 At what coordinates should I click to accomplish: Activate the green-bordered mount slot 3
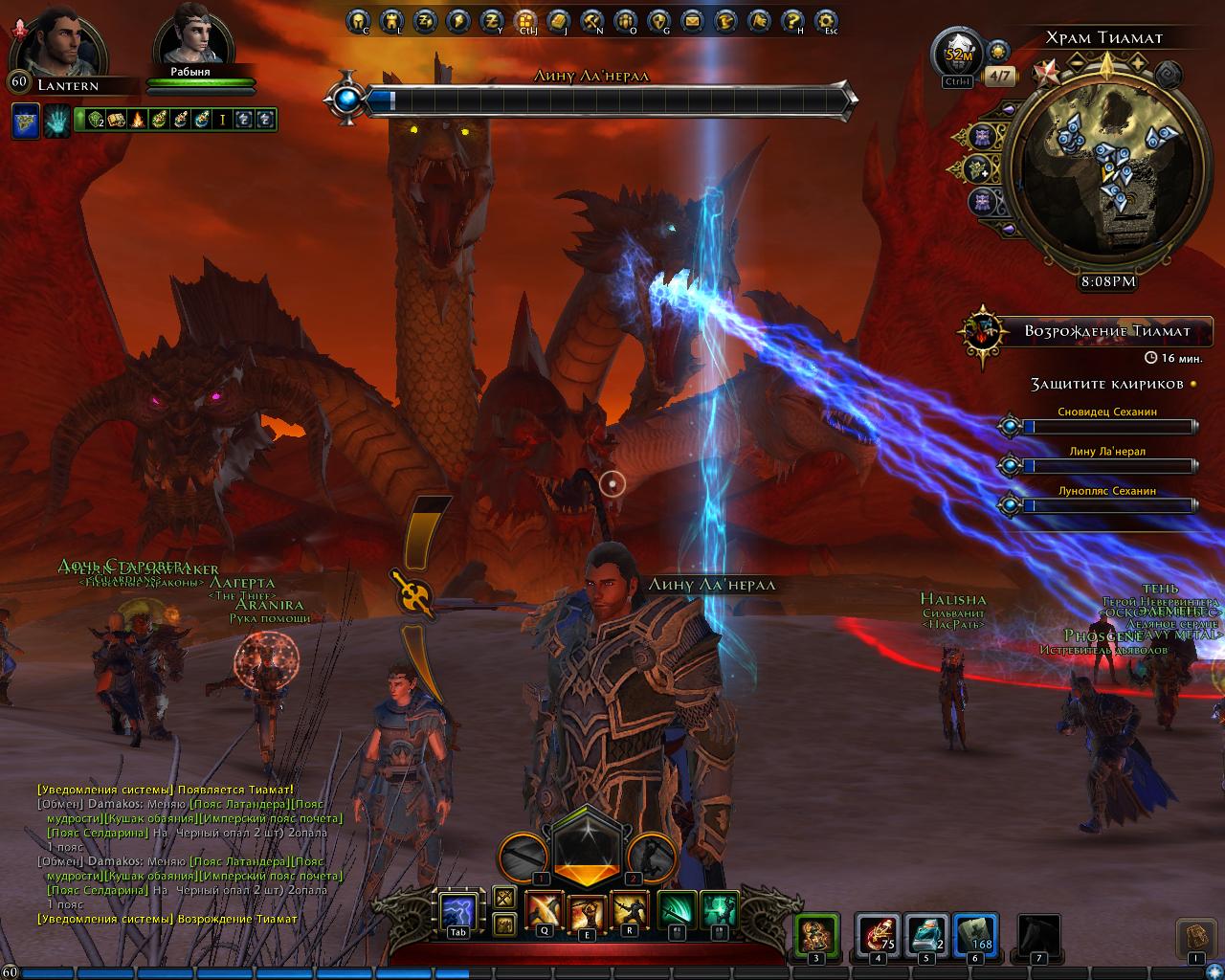click(816, 934)
